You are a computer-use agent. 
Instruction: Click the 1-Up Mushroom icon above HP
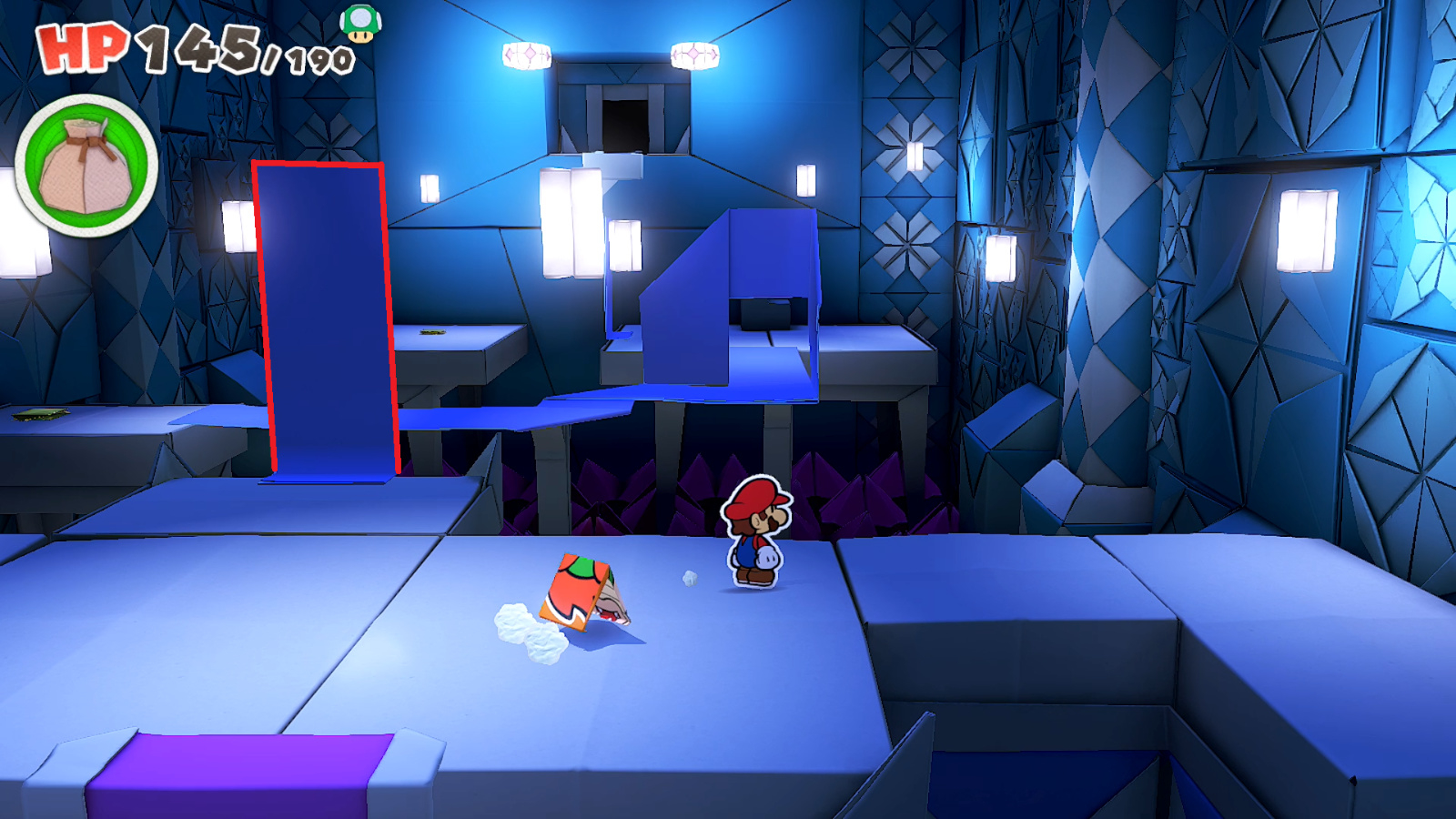(x=359, y=24)
